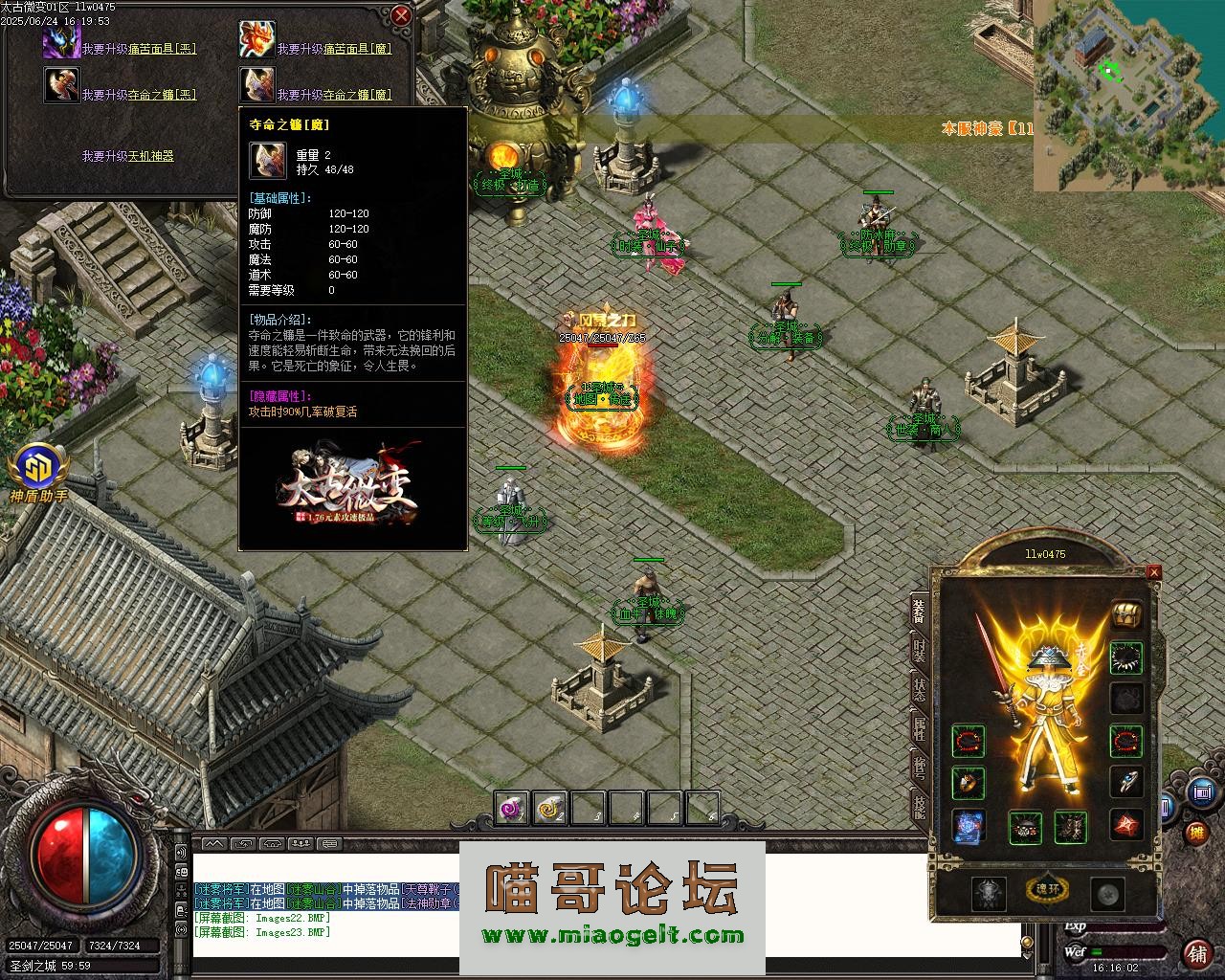Choose upgrade 痛苦面具[魔] link
This screenshot has height=980, width=1225.
click(x=334, y=48)
